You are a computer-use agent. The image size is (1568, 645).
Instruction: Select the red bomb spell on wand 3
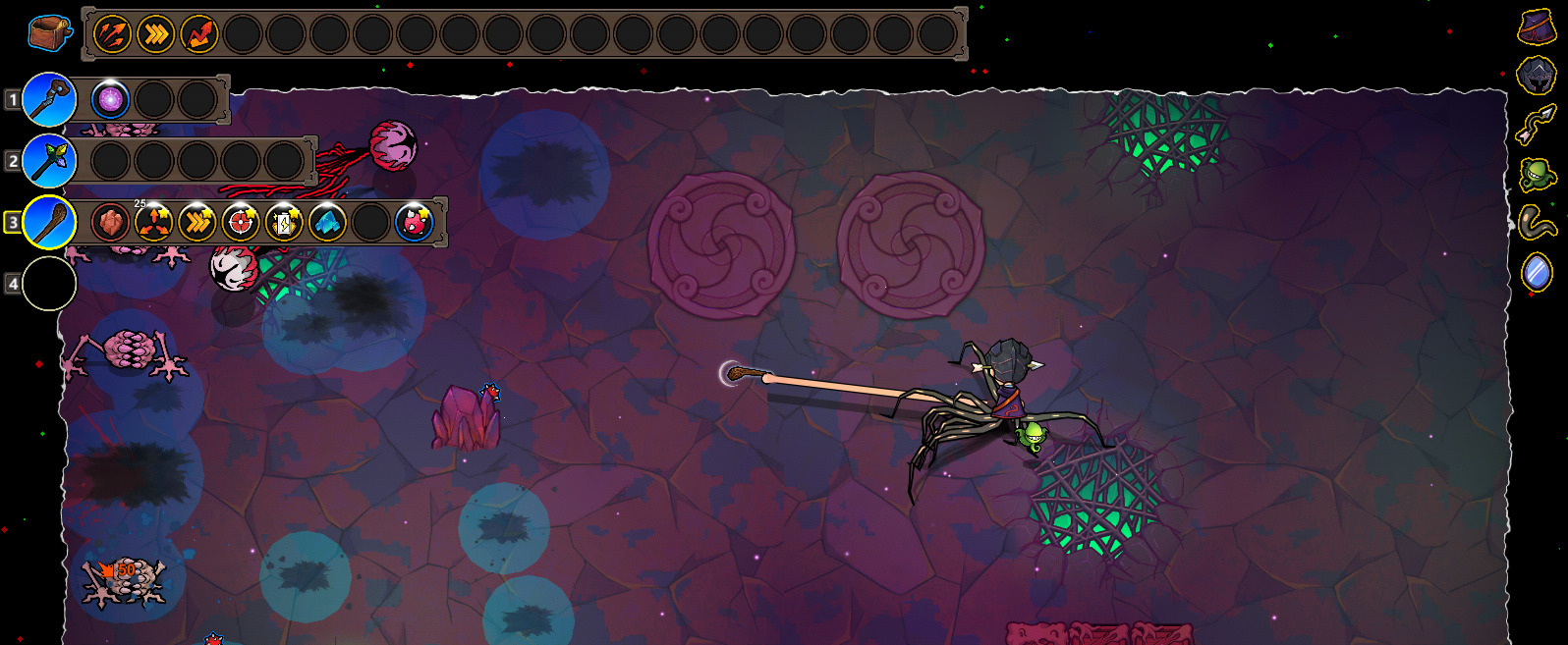click(414, 223)
